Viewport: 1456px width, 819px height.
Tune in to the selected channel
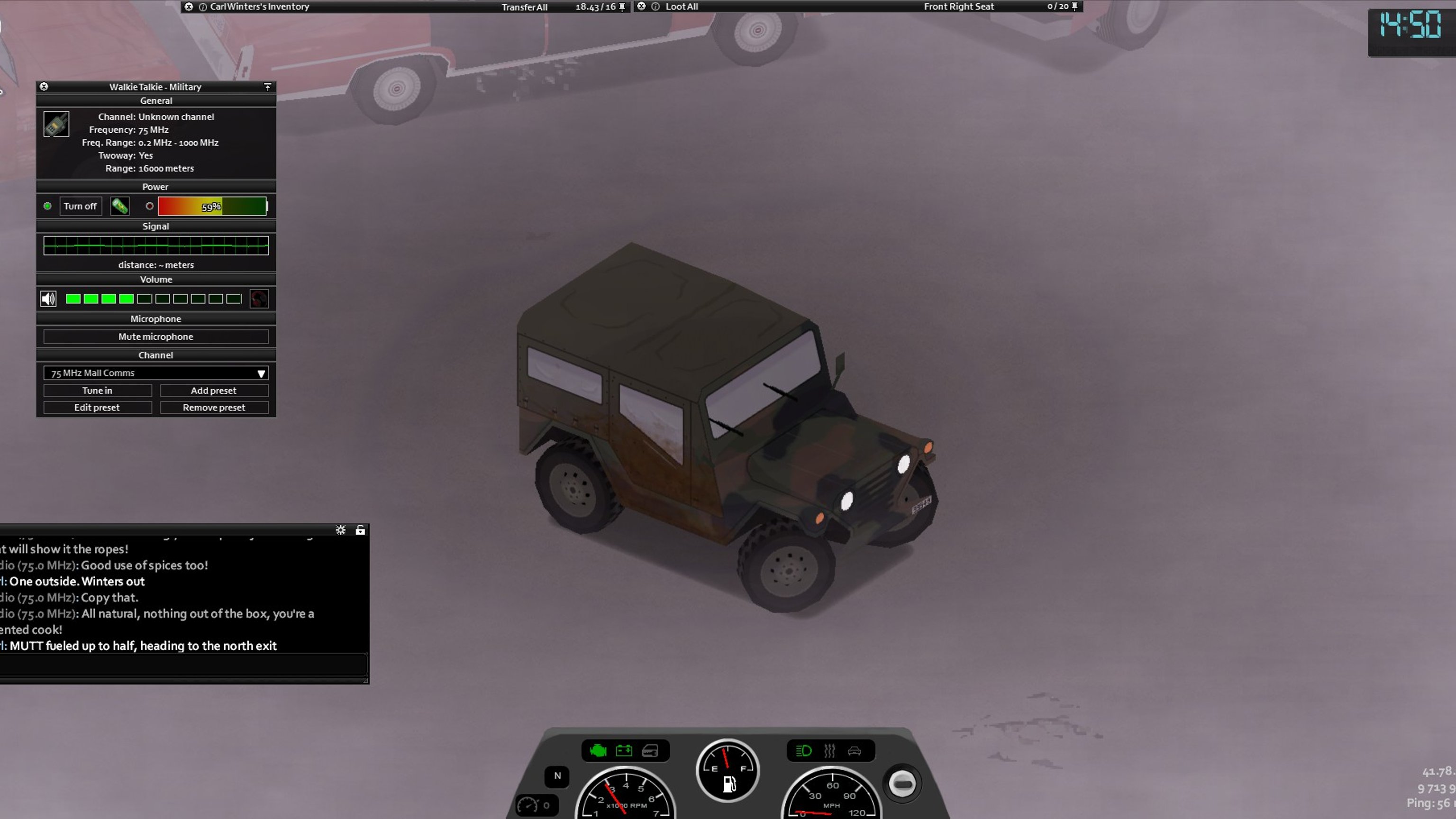(97, 391)
